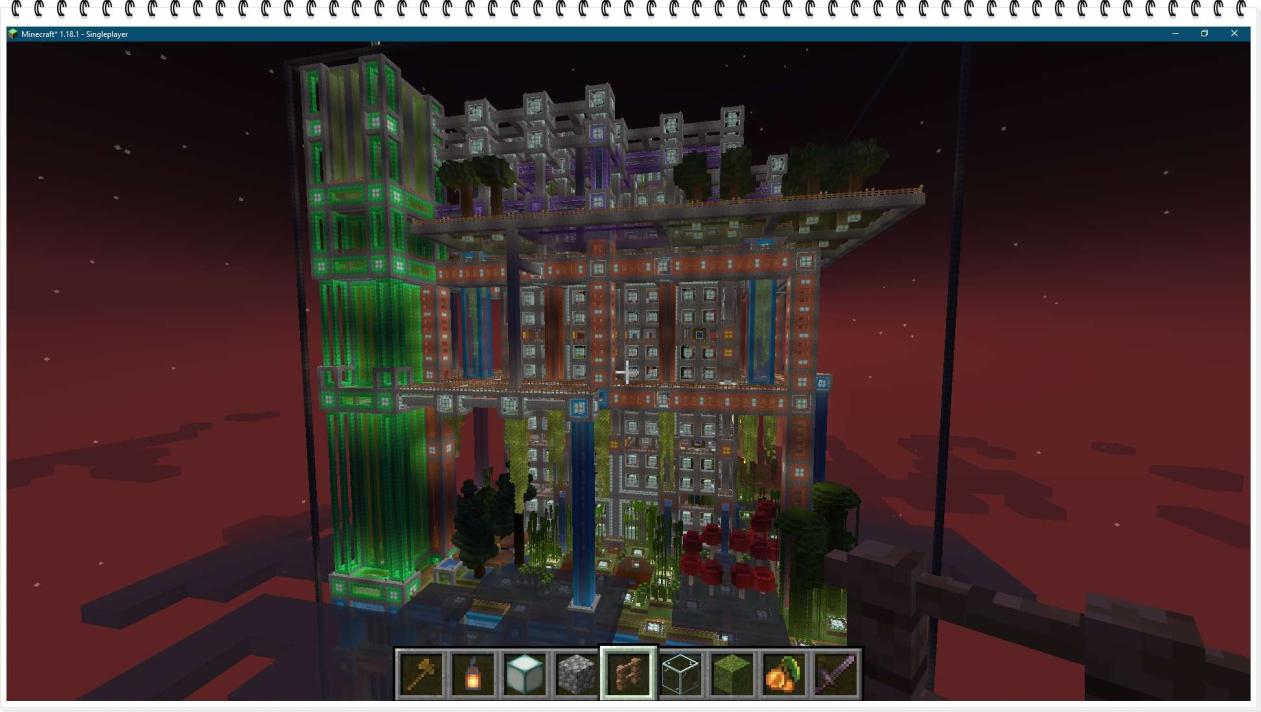Image resolution: width=1261 pixels, height=712 pixels.
Task: Select the highlighted fence hotbar slot
Action: pos(628,674)
